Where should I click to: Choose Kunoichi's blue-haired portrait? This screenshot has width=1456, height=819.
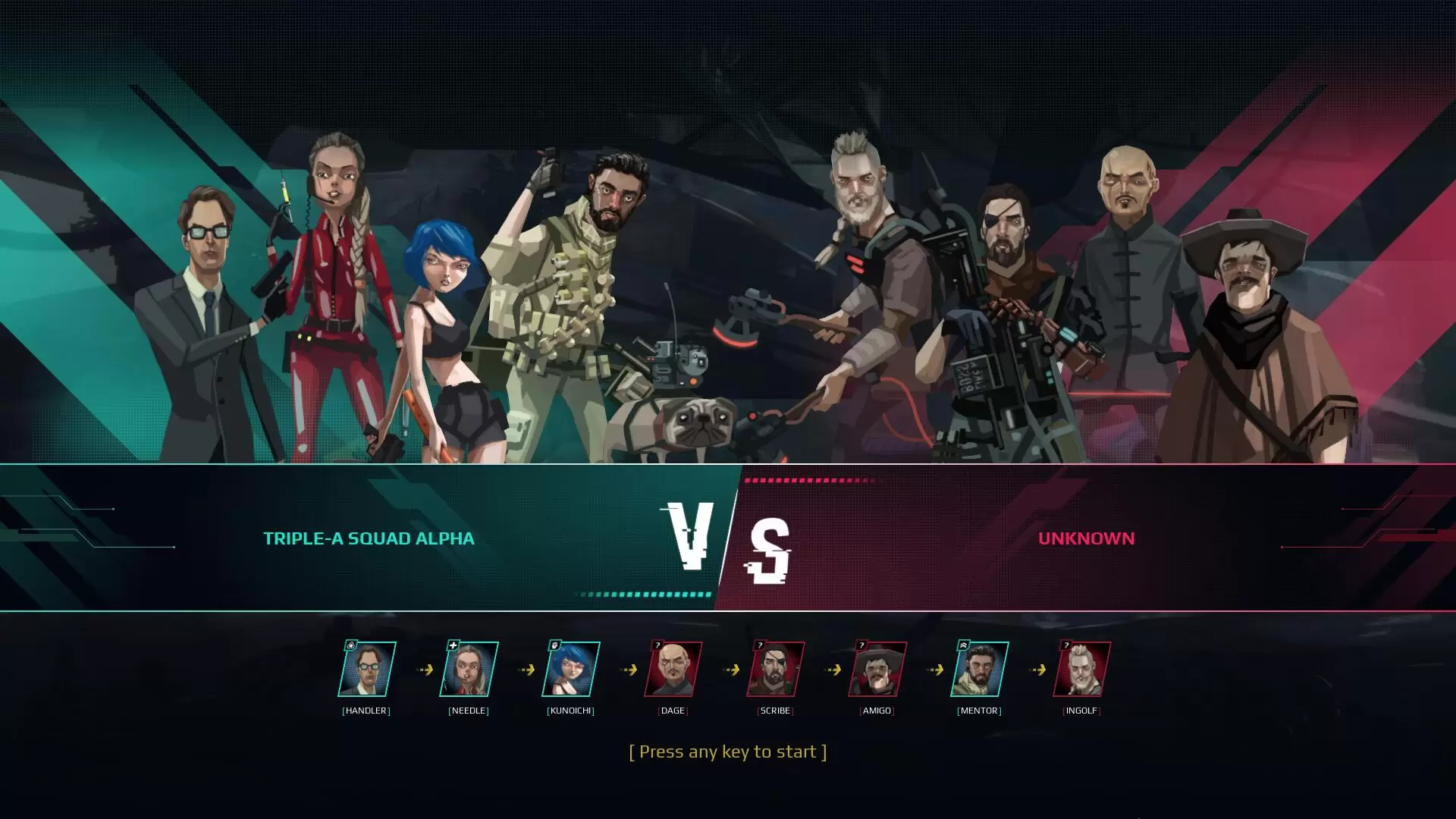point(571,669)
